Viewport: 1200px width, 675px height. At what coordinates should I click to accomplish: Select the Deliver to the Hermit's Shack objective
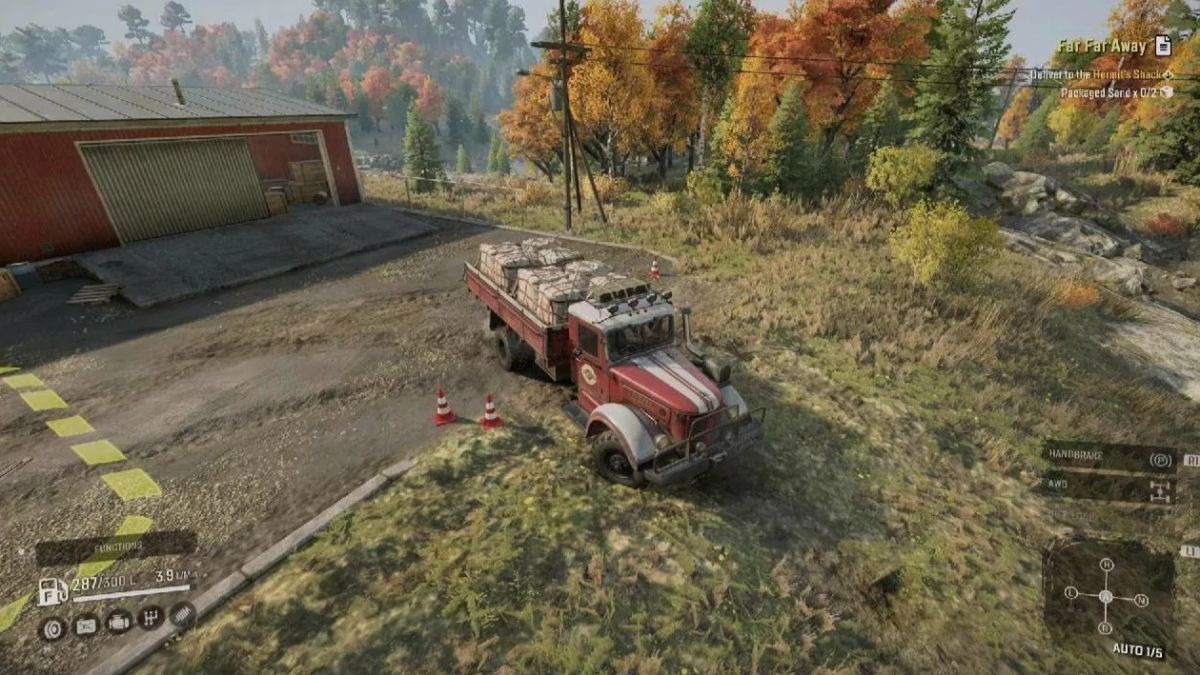pos(1110,74)
